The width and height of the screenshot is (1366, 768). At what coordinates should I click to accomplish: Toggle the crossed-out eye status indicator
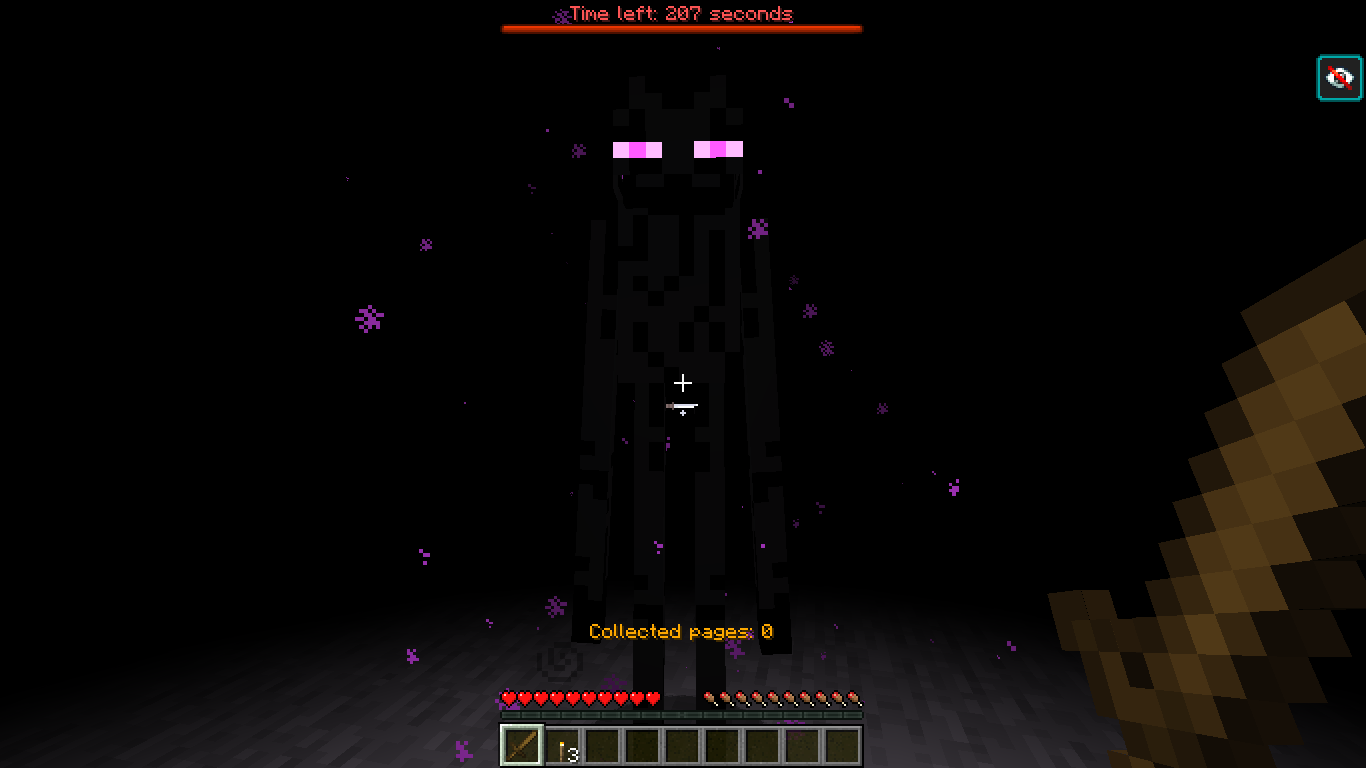(1339, 77)
